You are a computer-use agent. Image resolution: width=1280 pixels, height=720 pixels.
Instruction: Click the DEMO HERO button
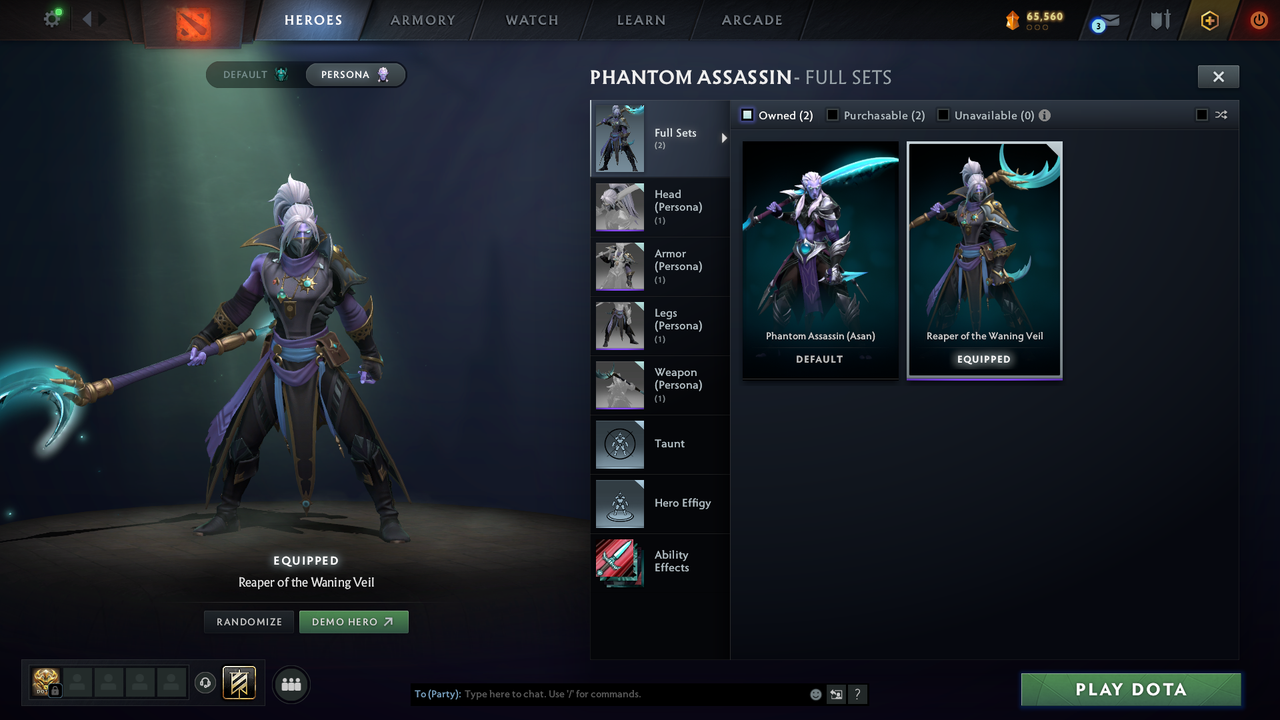[353, 621]
